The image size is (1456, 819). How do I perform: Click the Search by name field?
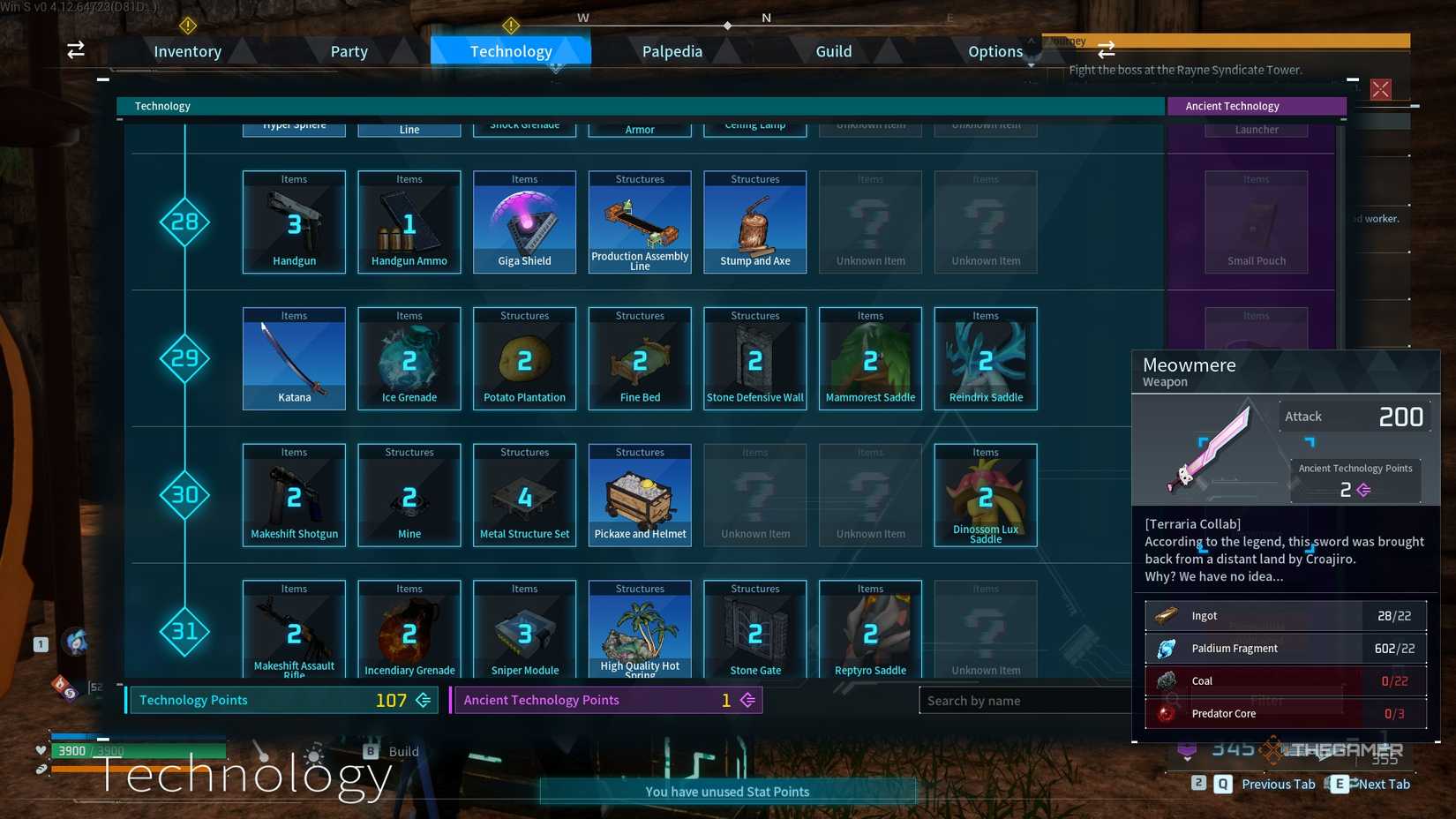pos(1024,700)
